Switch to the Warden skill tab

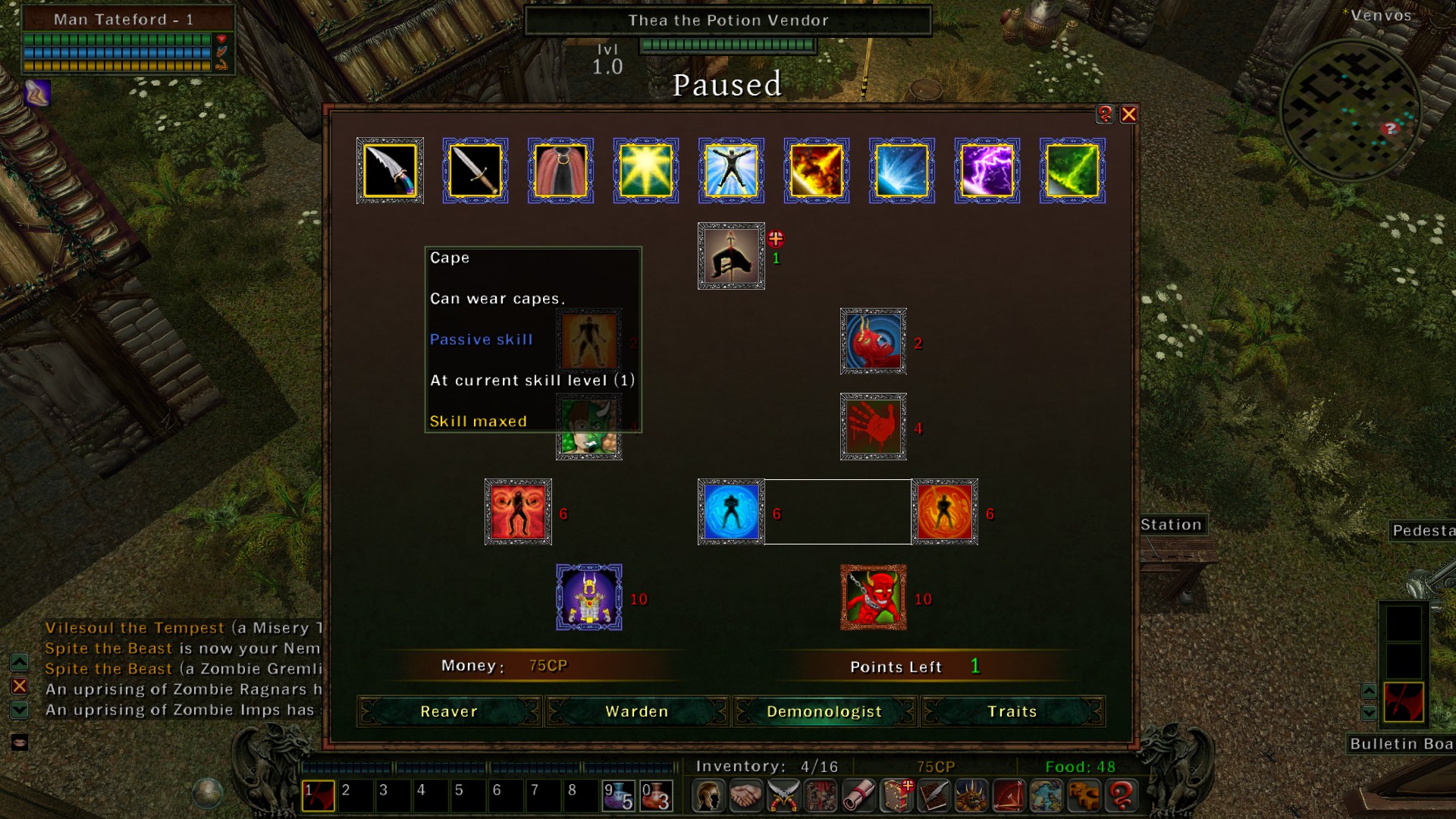pos(637,711)
